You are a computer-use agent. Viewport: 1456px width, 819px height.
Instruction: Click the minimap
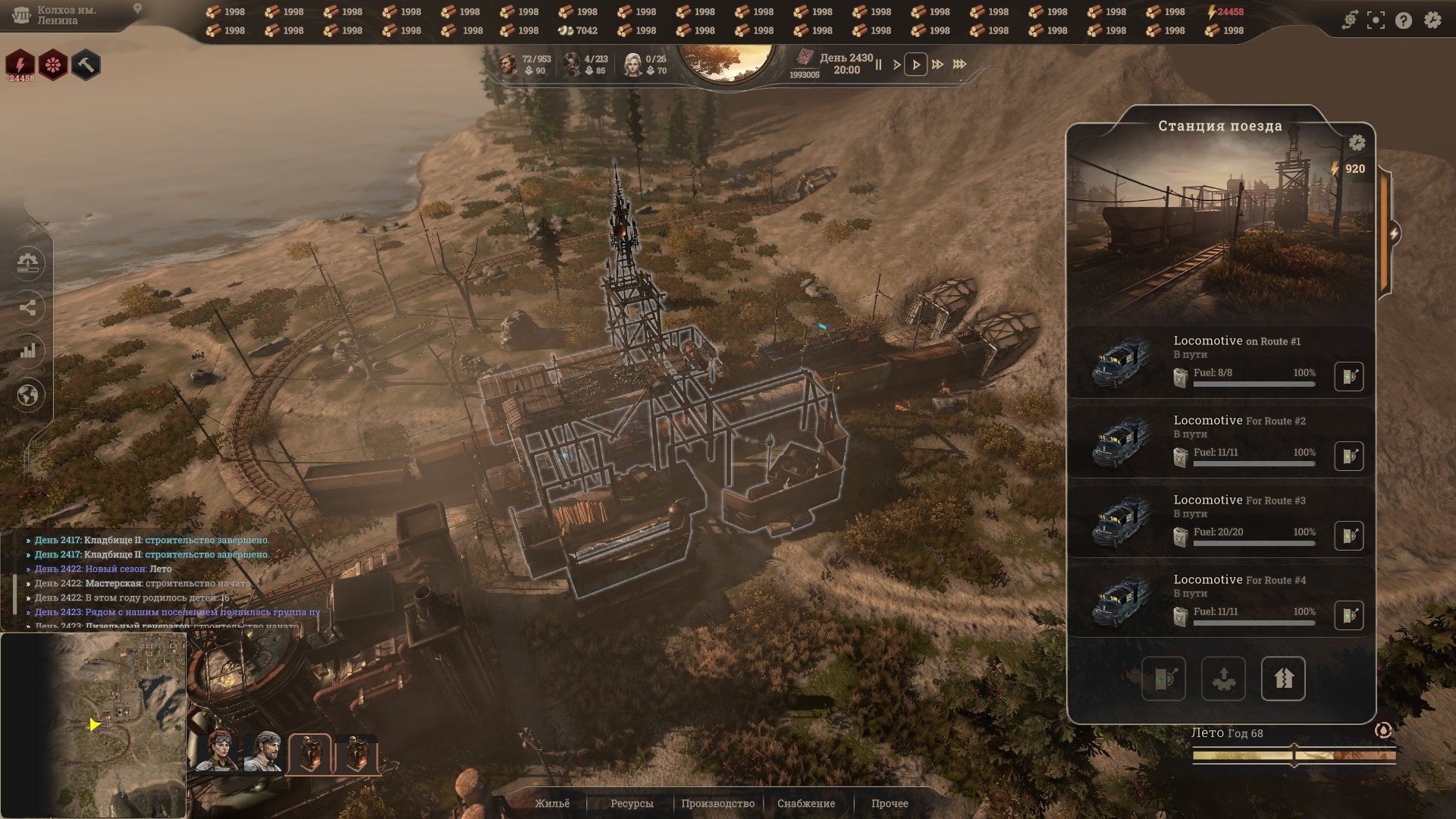point(93,725)
